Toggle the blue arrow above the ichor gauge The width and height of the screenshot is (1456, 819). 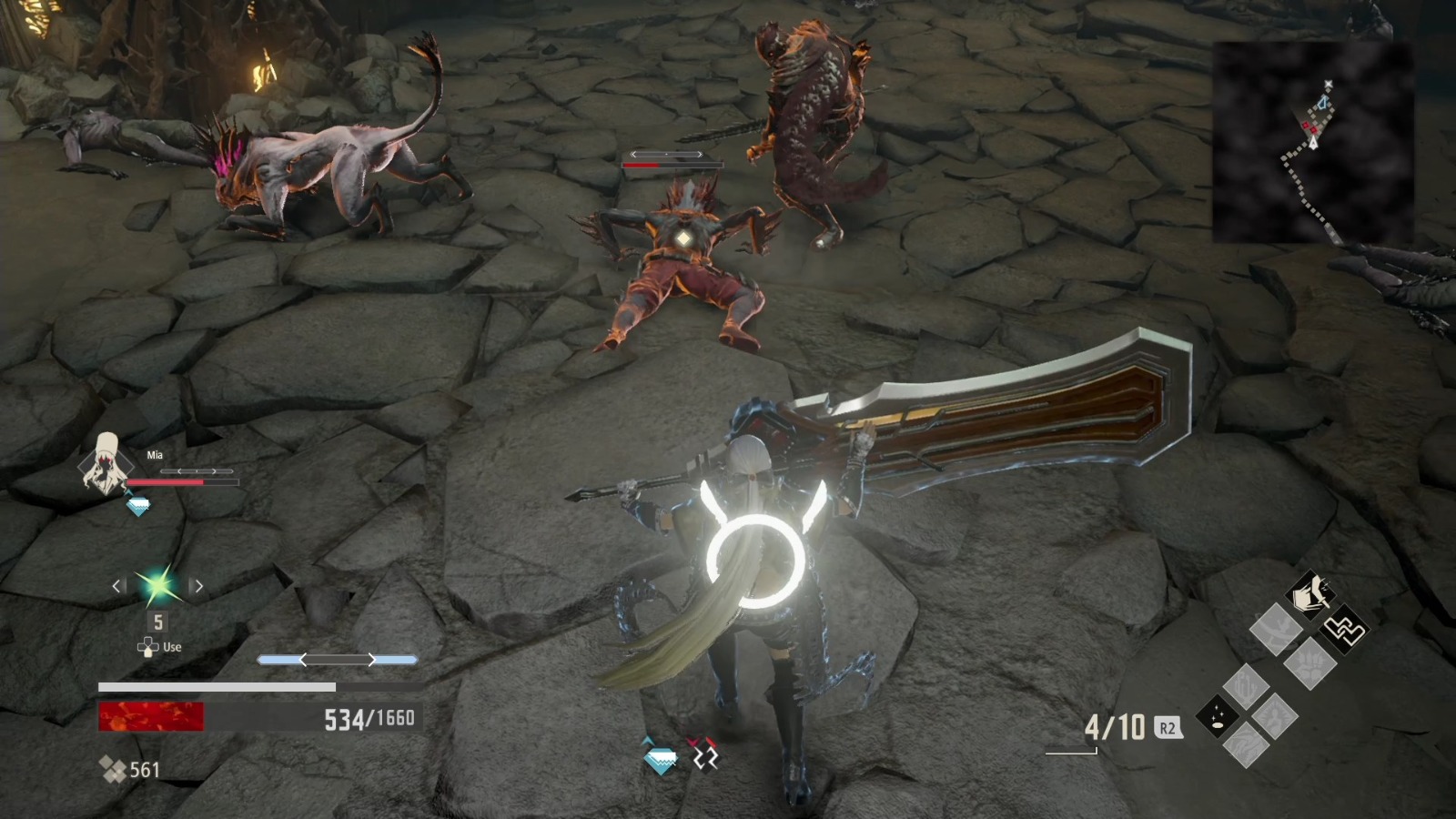[339, 659]
